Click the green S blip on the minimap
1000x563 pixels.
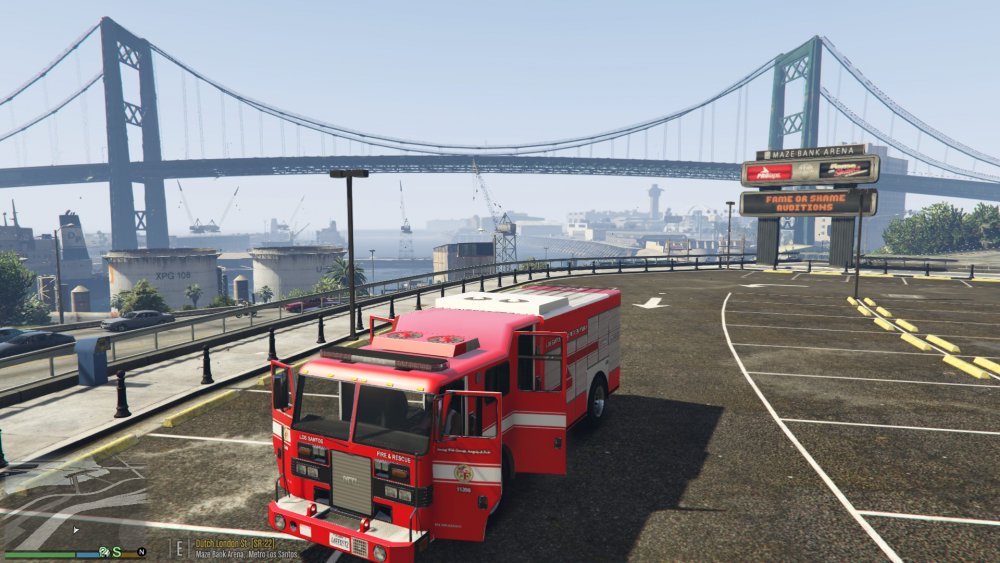tap(117, 552)
